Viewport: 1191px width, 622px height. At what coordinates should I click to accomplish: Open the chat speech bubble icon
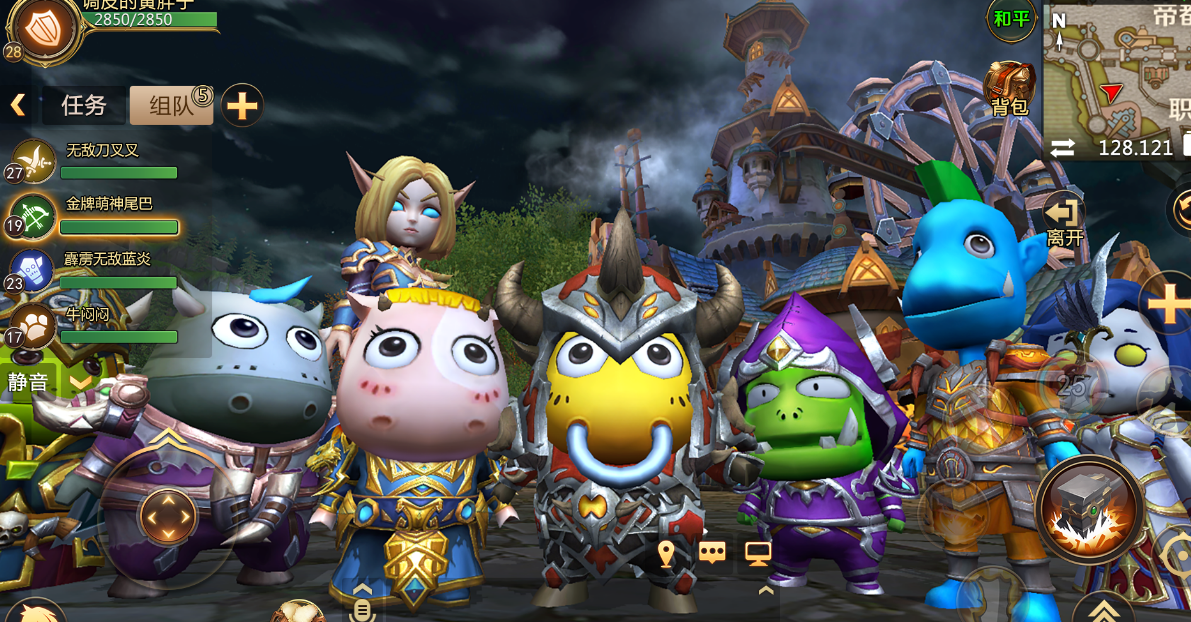[712, 553]
